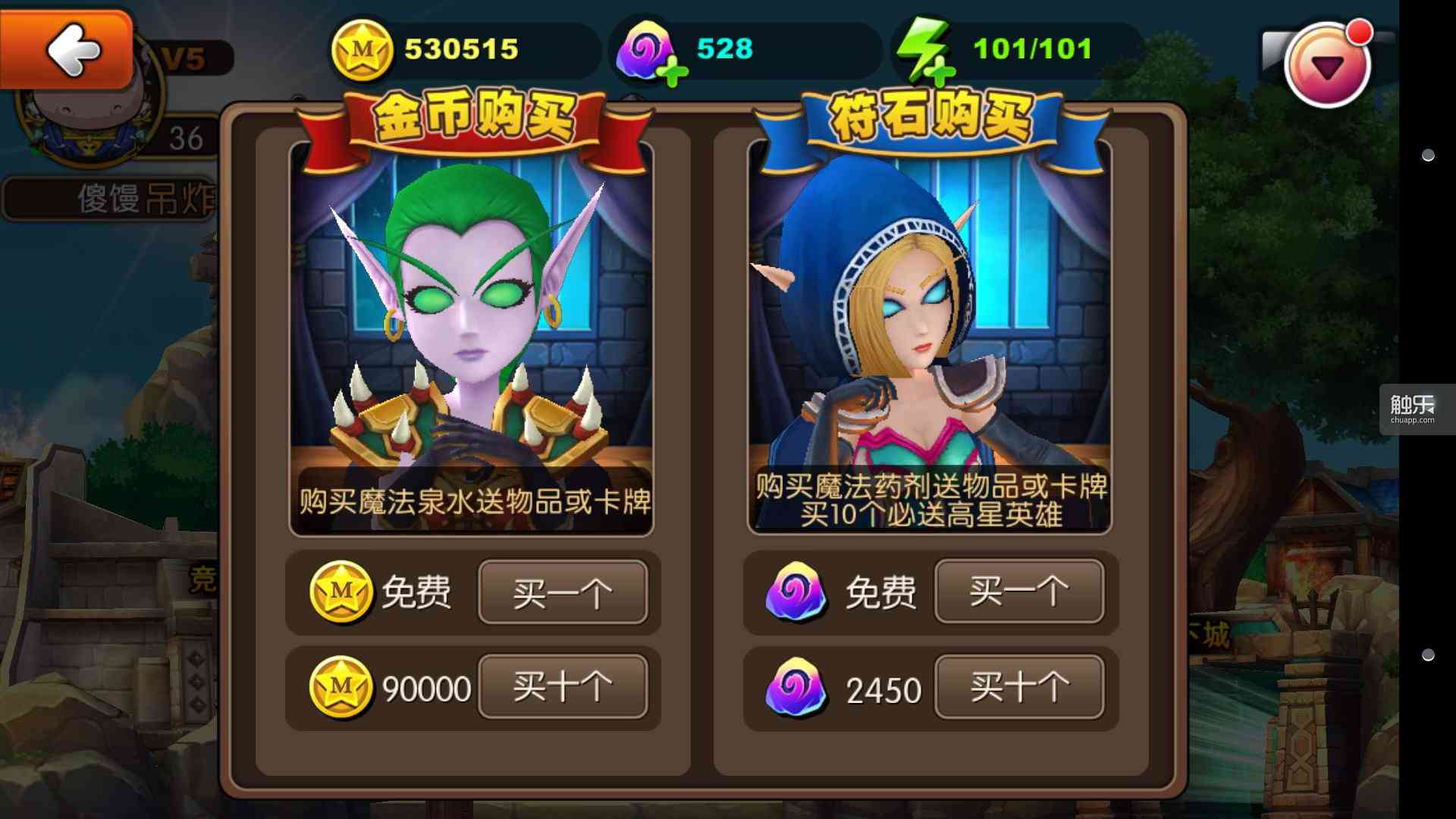The height and width of the screenshot is (819, 1456).
Task: Click the green plus icon to add rune stones
Action: click(673, 71)
